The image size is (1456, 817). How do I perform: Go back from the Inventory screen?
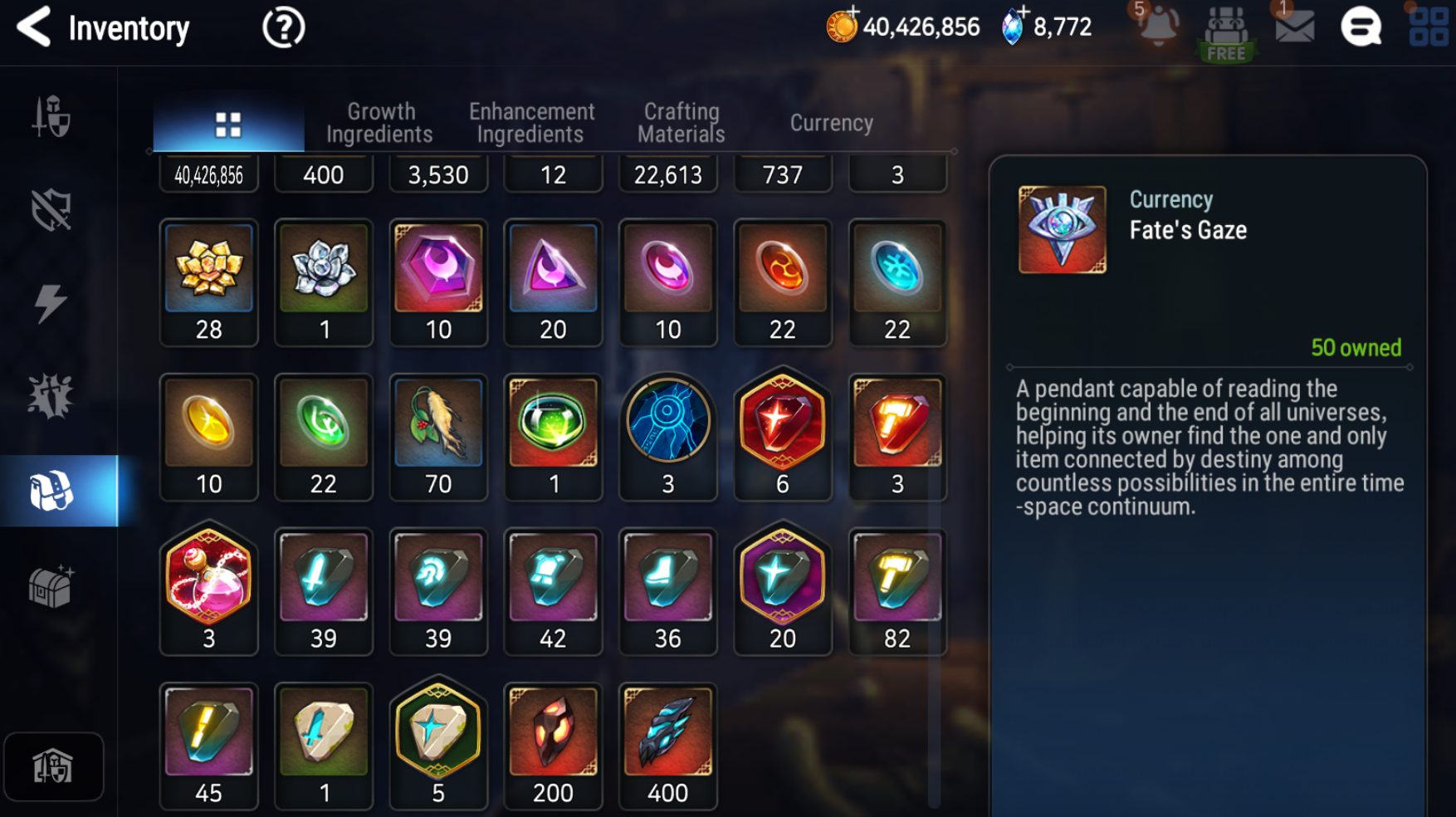coord(34,27)
